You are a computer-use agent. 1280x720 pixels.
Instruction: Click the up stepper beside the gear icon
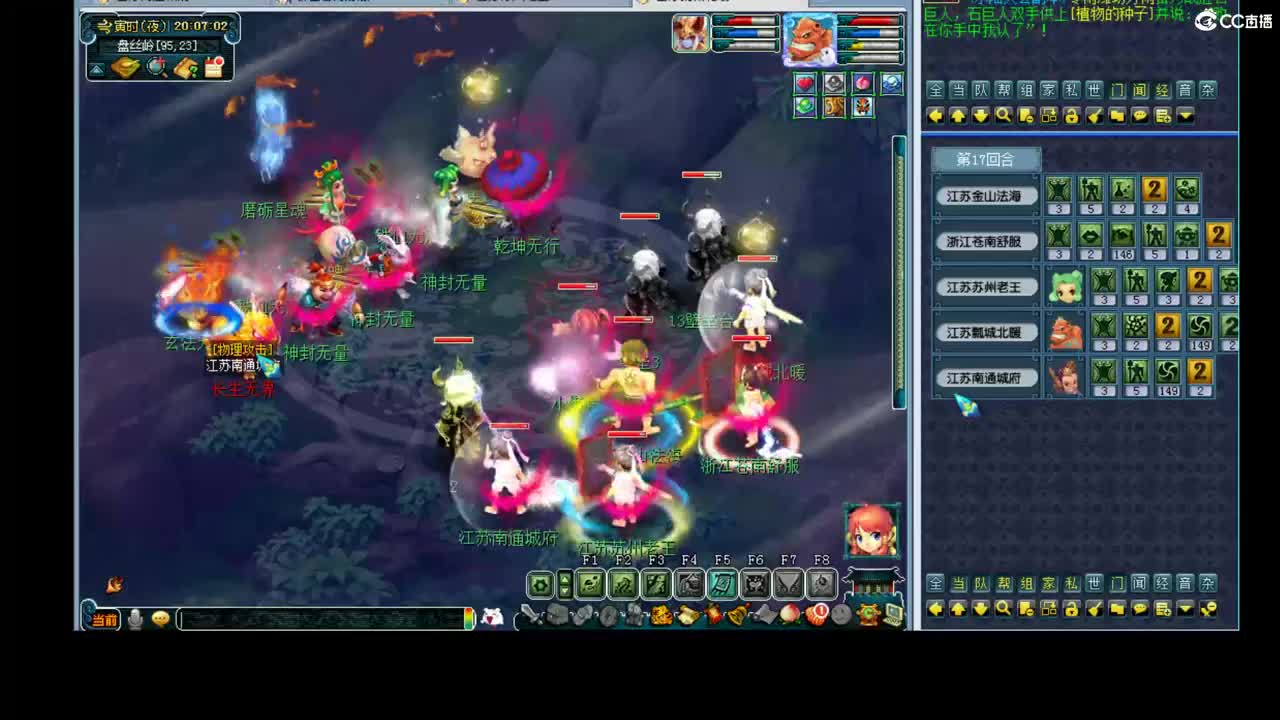click(565, 577)
